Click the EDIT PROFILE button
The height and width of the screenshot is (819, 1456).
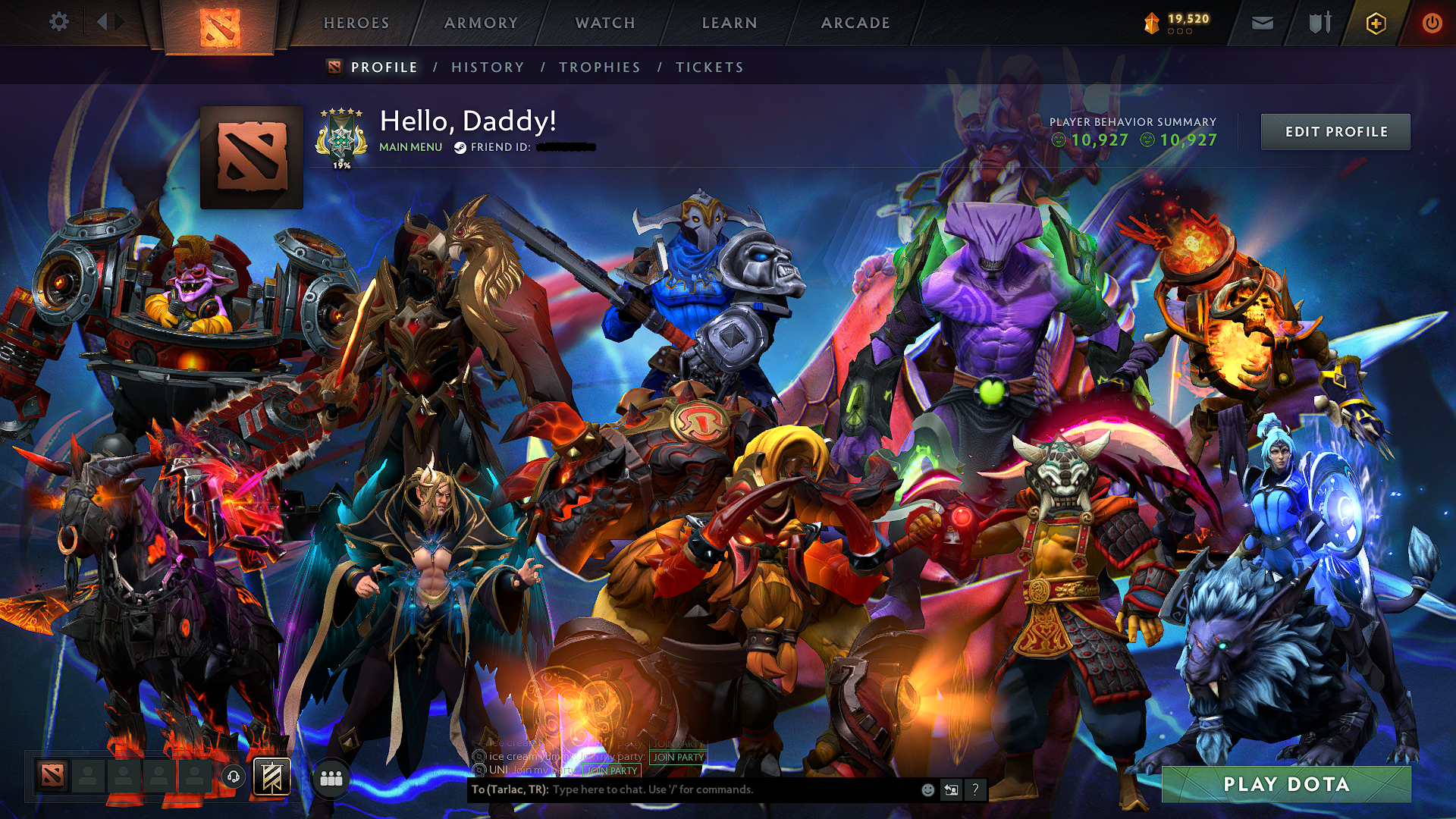click(x=1335, y=131)
